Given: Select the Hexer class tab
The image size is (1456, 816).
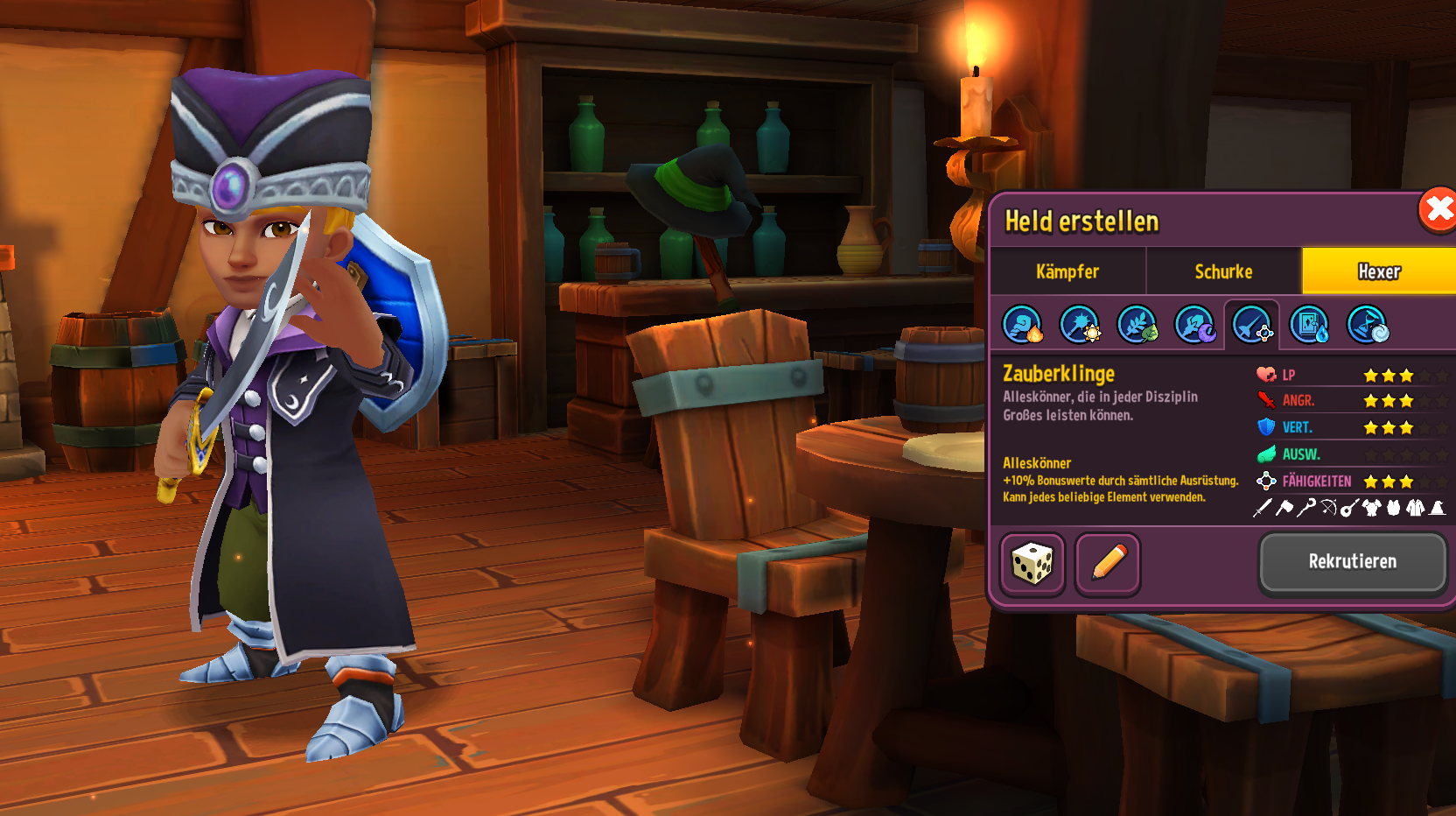Looking at the screenshot, I should [1378, 271].
